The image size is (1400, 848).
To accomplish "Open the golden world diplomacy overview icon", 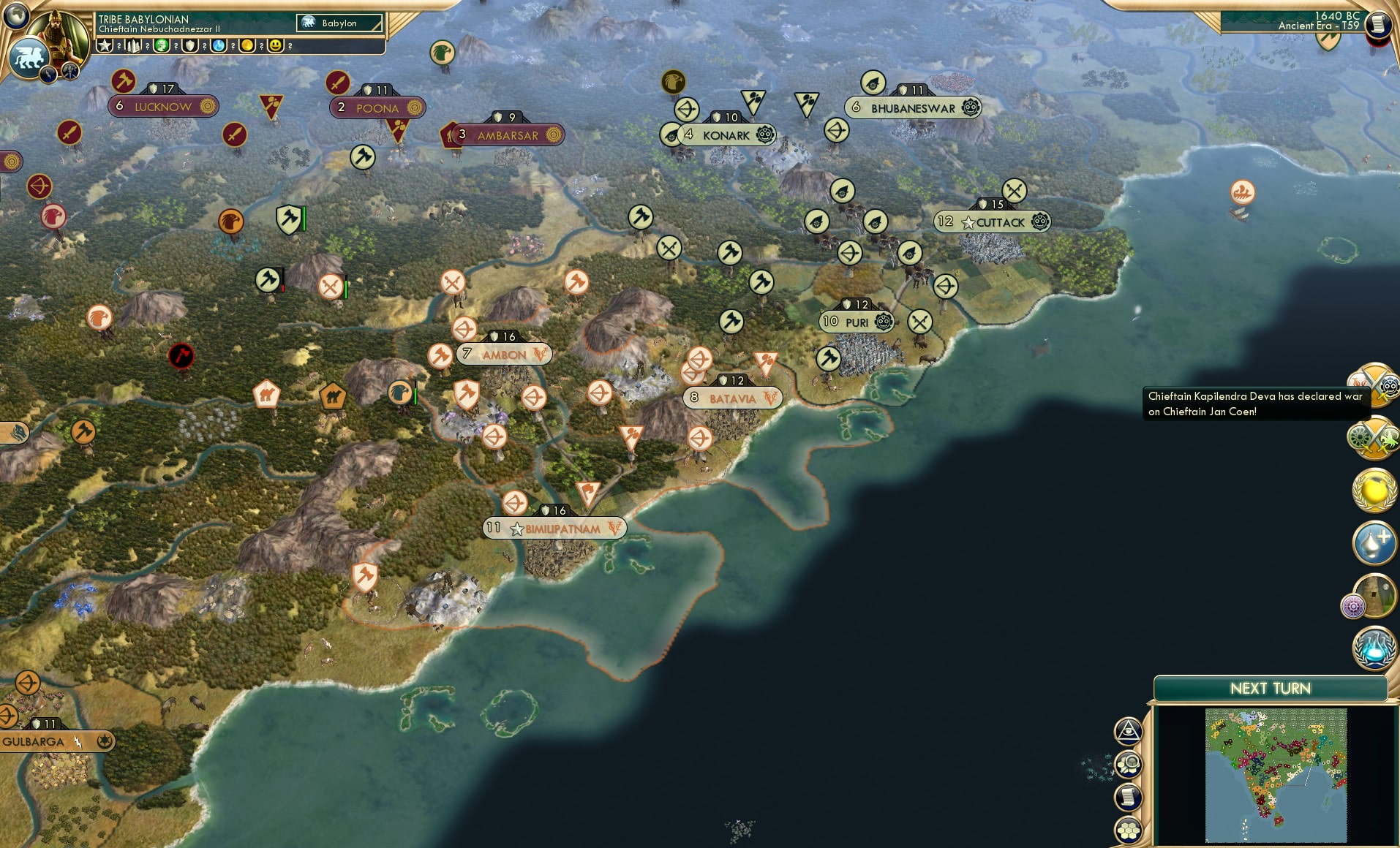I will (x=1374, y=490).
